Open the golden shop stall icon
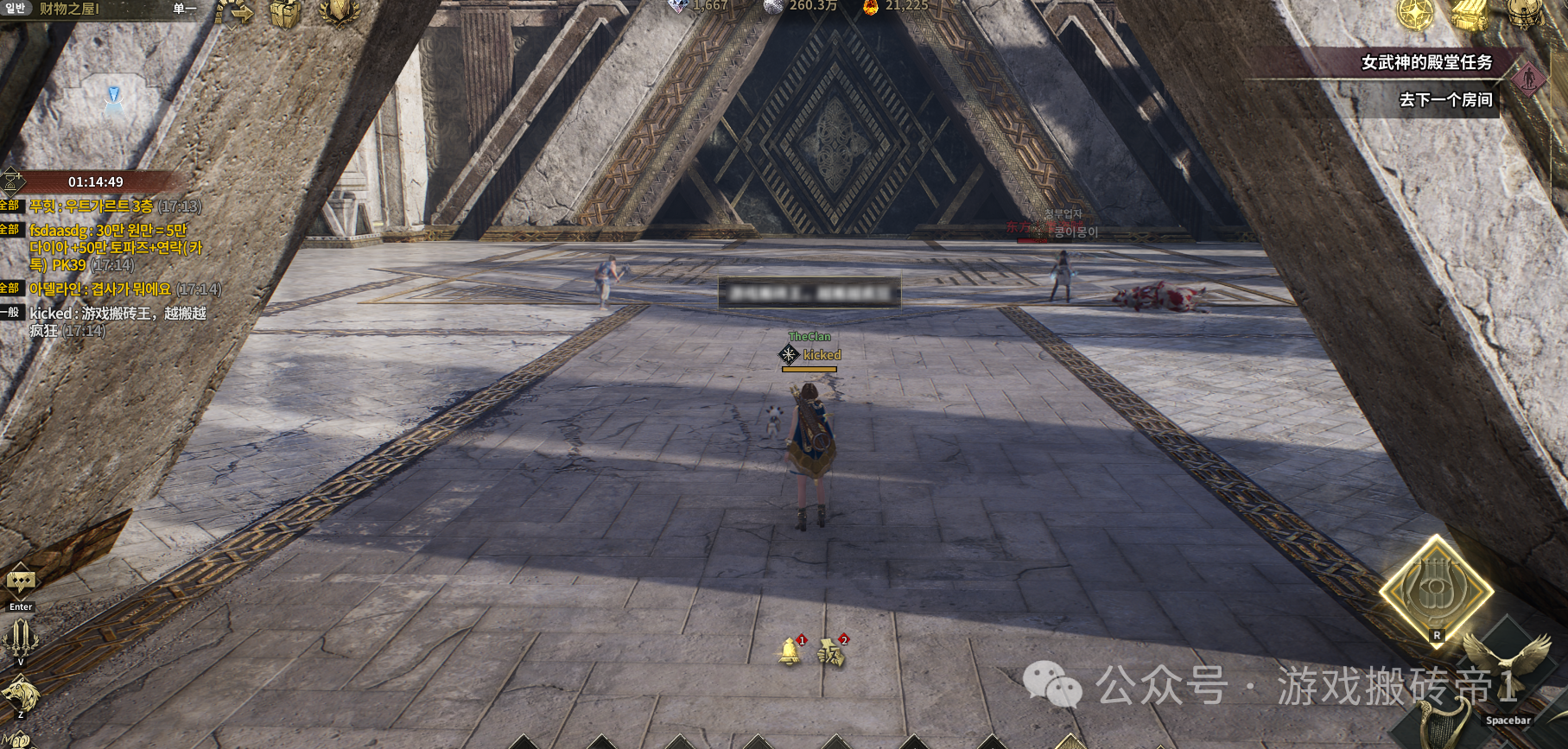 coord(1470,13)
